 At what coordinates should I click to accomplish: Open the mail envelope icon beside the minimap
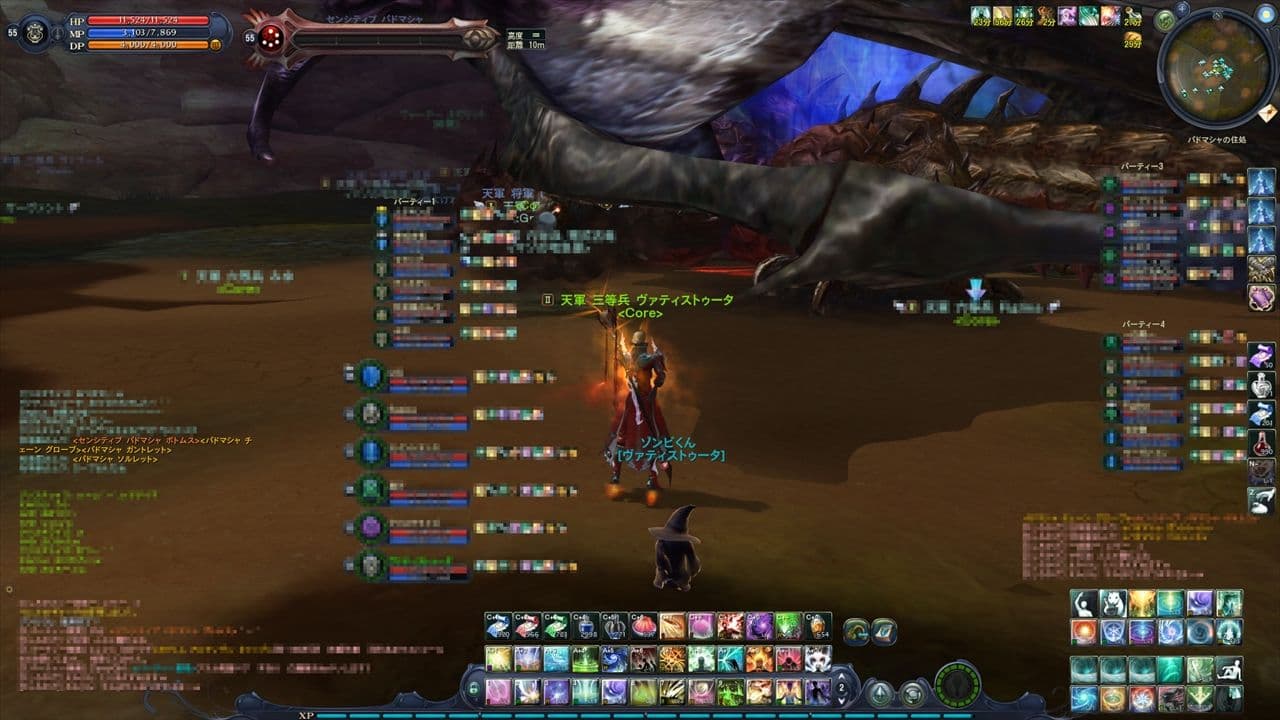1268,111
